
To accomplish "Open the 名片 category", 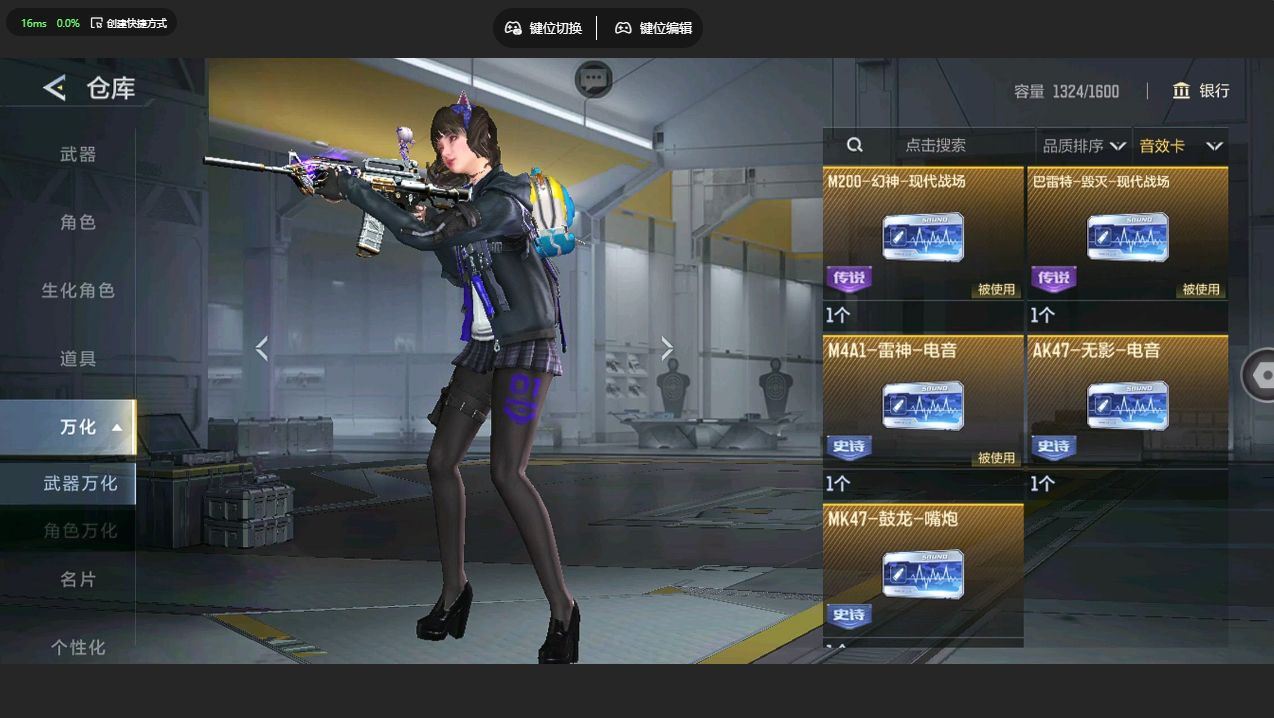I will (78, 579).
